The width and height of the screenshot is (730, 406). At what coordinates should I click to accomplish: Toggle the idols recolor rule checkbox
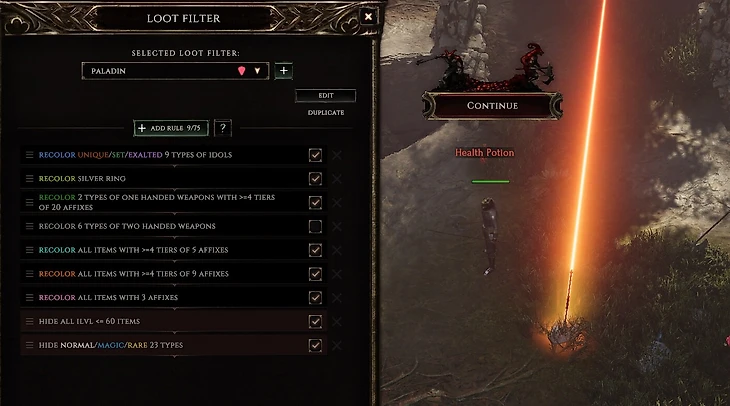pyautogui.click(x=315, y=155)
